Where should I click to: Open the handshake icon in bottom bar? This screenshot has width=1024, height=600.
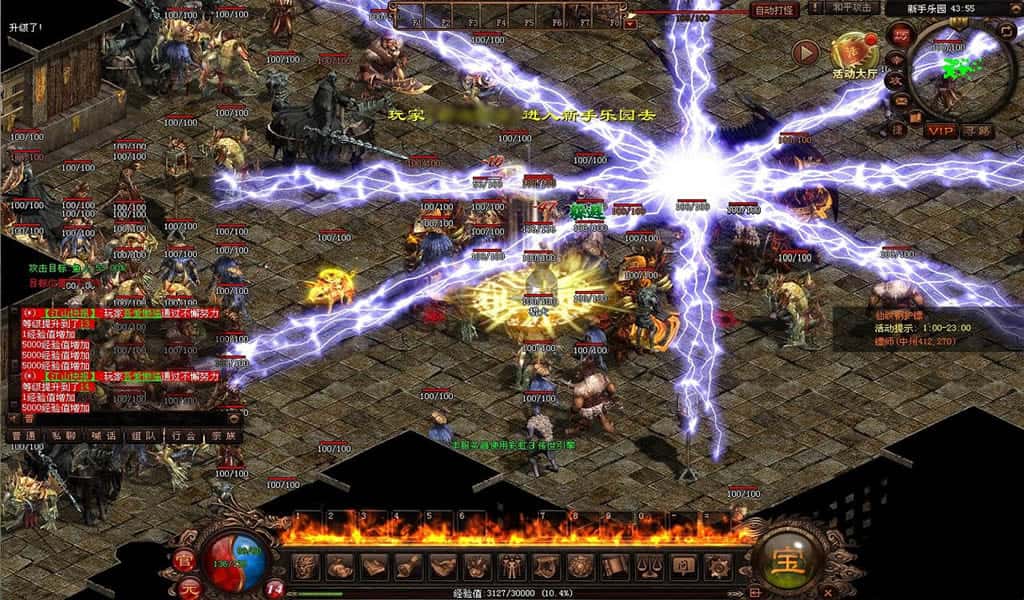(x=441, y=565)
